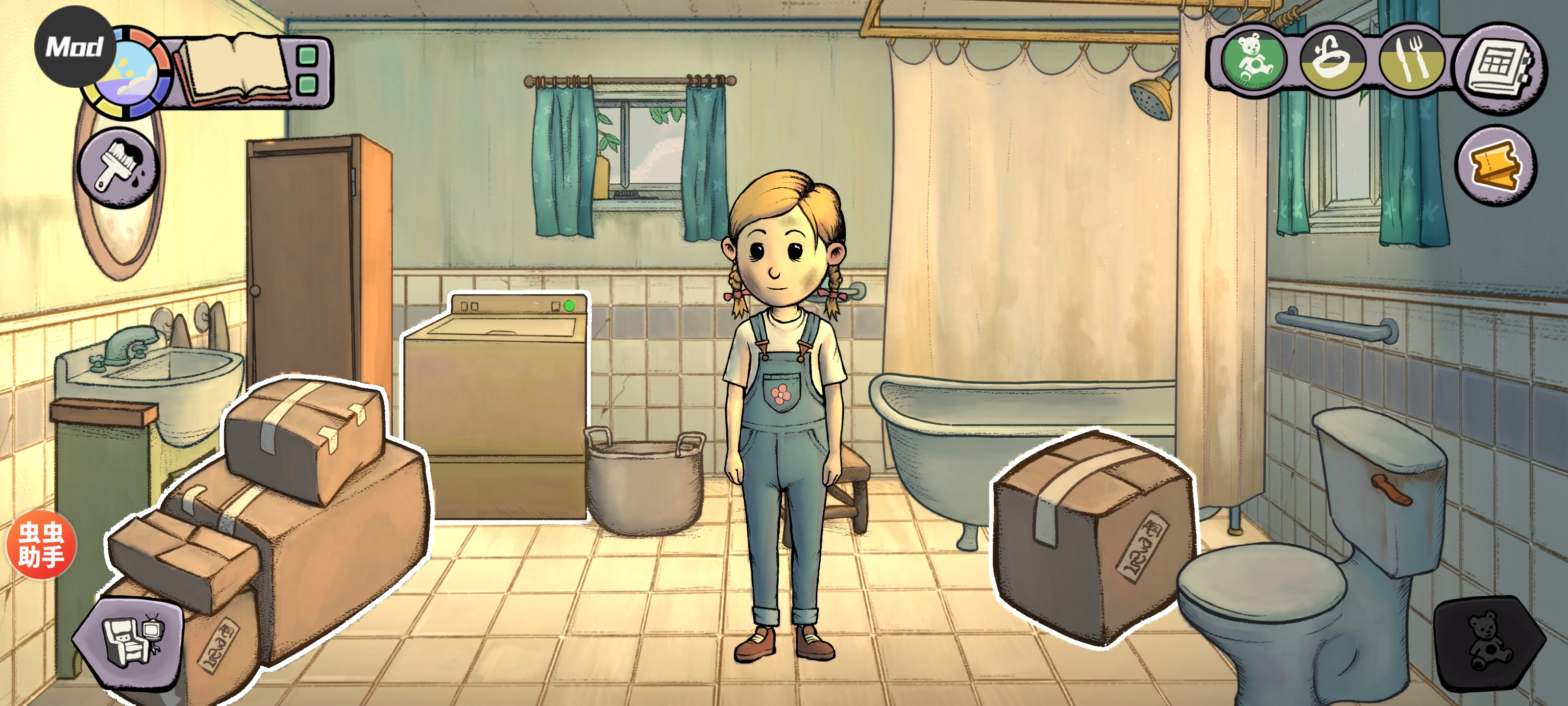Check the knife and fork hunger need
This screenshot has width=1568, height=706.
coord(1411,61)
